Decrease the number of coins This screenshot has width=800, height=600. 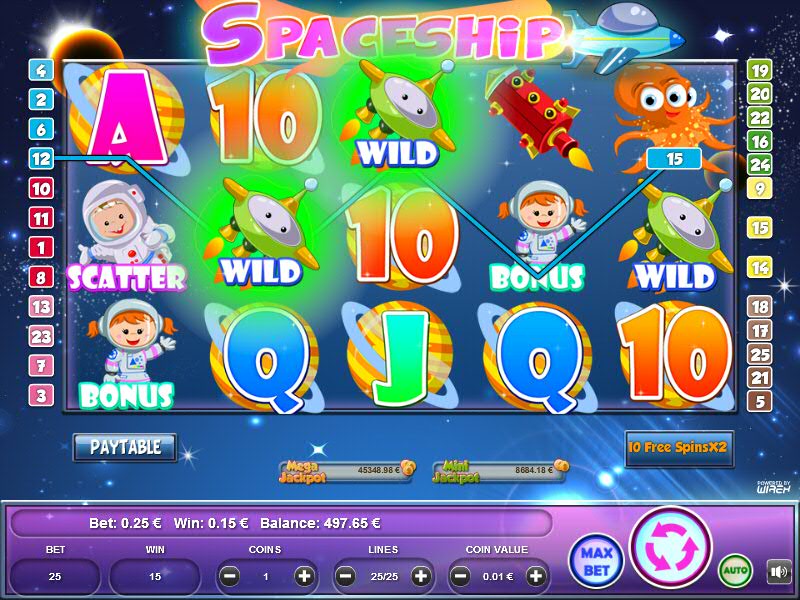click(x=229, y=576)
